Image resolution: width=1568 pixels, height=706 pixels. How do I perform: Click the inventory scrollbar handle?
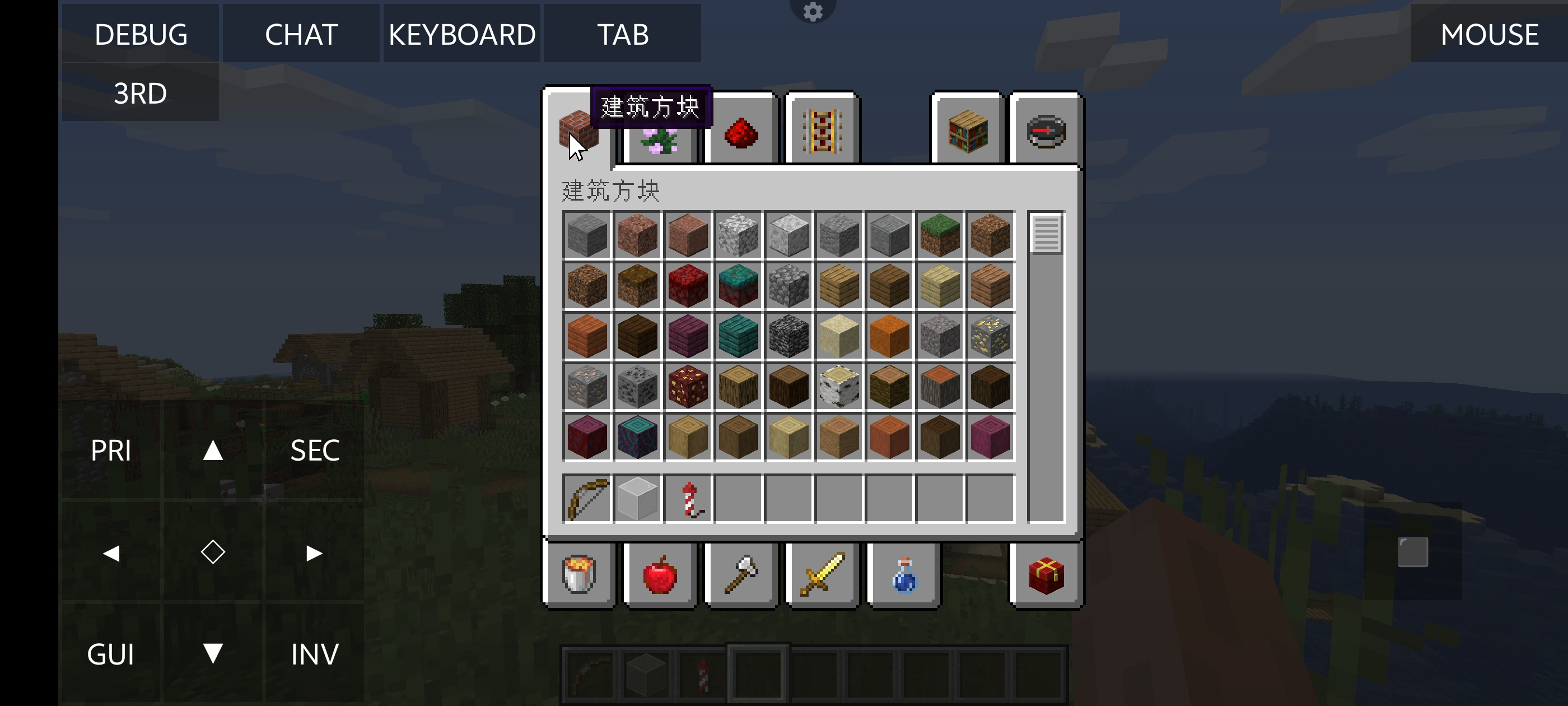(x=1046, y=233)
